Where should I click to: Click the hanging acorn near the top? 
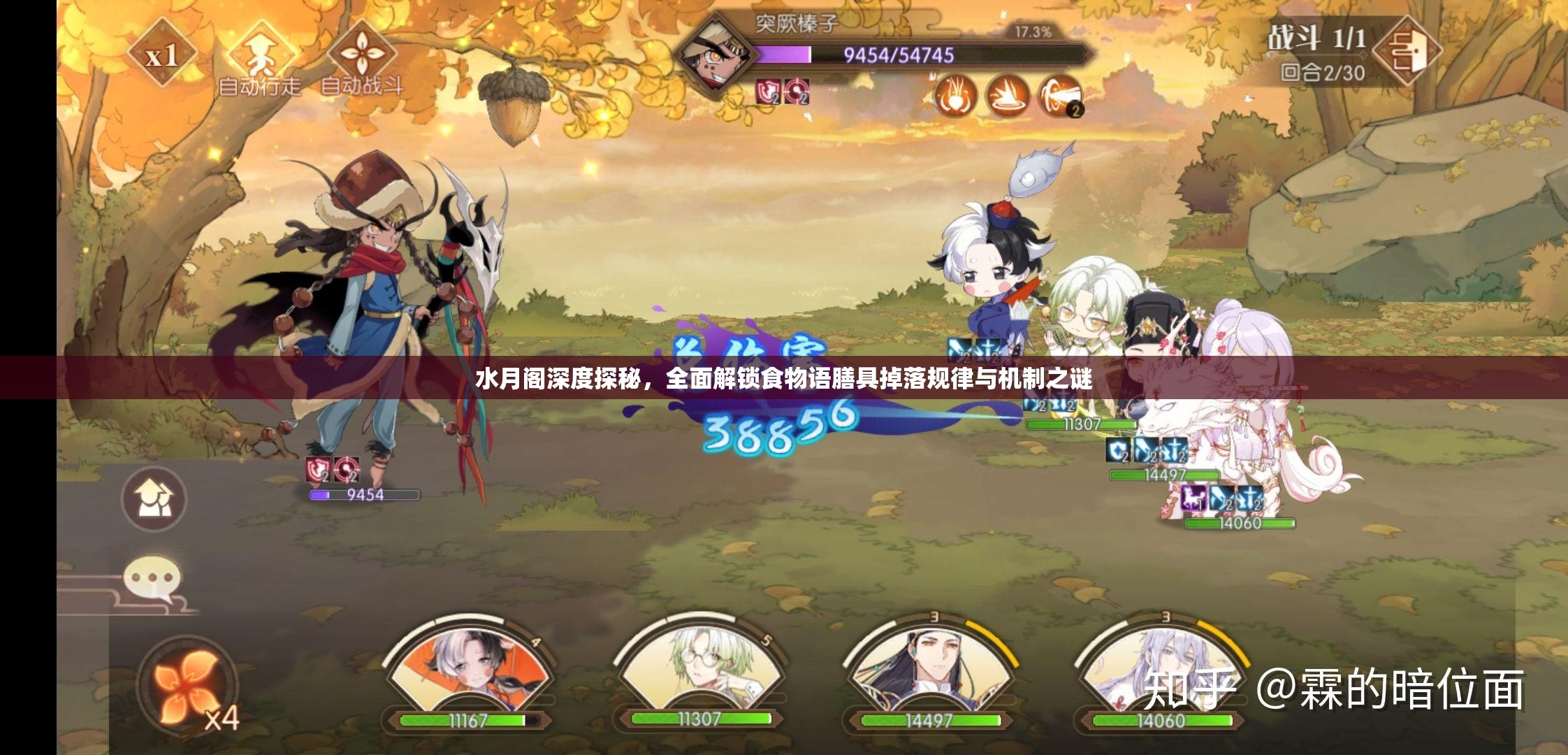[x=516, y=105]
